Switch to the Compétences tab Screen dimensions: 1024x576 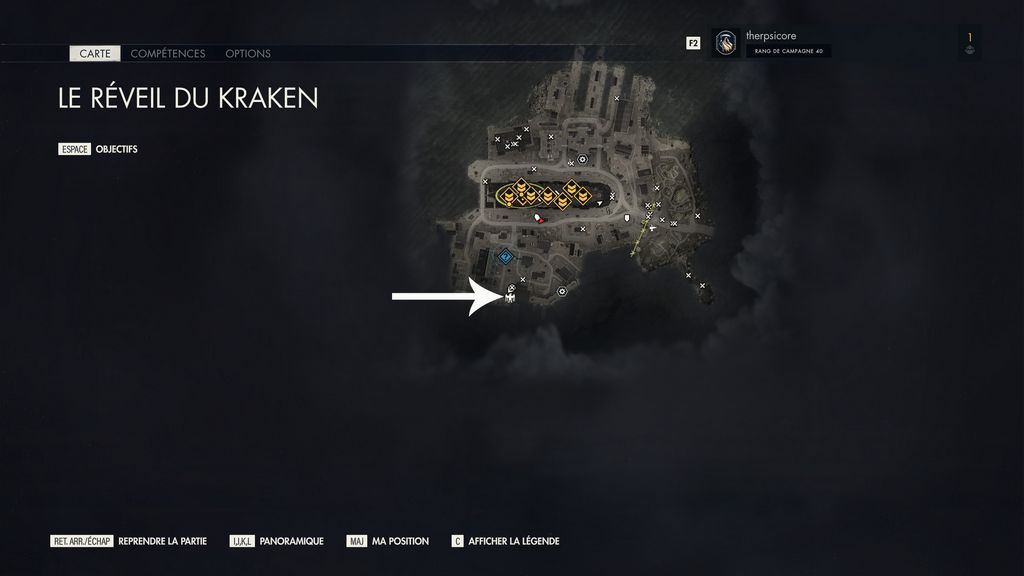168,53
